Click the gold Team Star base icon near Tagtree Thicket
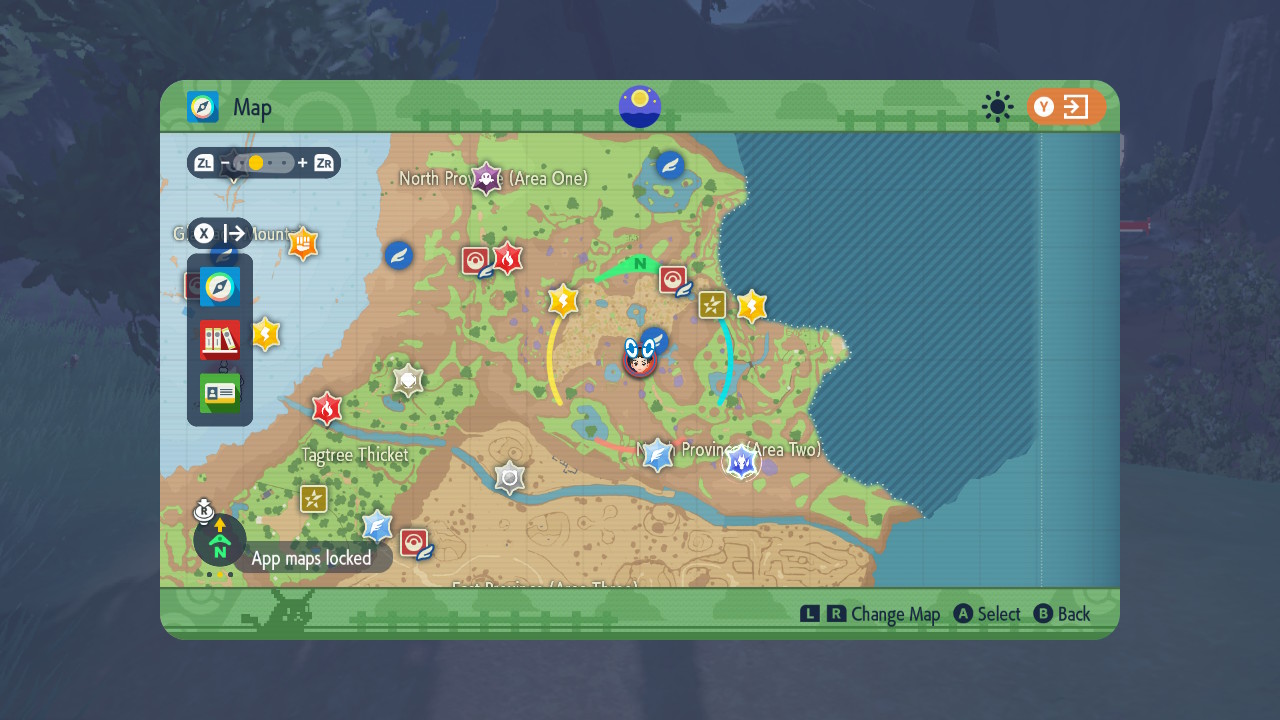Image resolution: width=1280 pixels, height=720 pixels. point(313,498)
